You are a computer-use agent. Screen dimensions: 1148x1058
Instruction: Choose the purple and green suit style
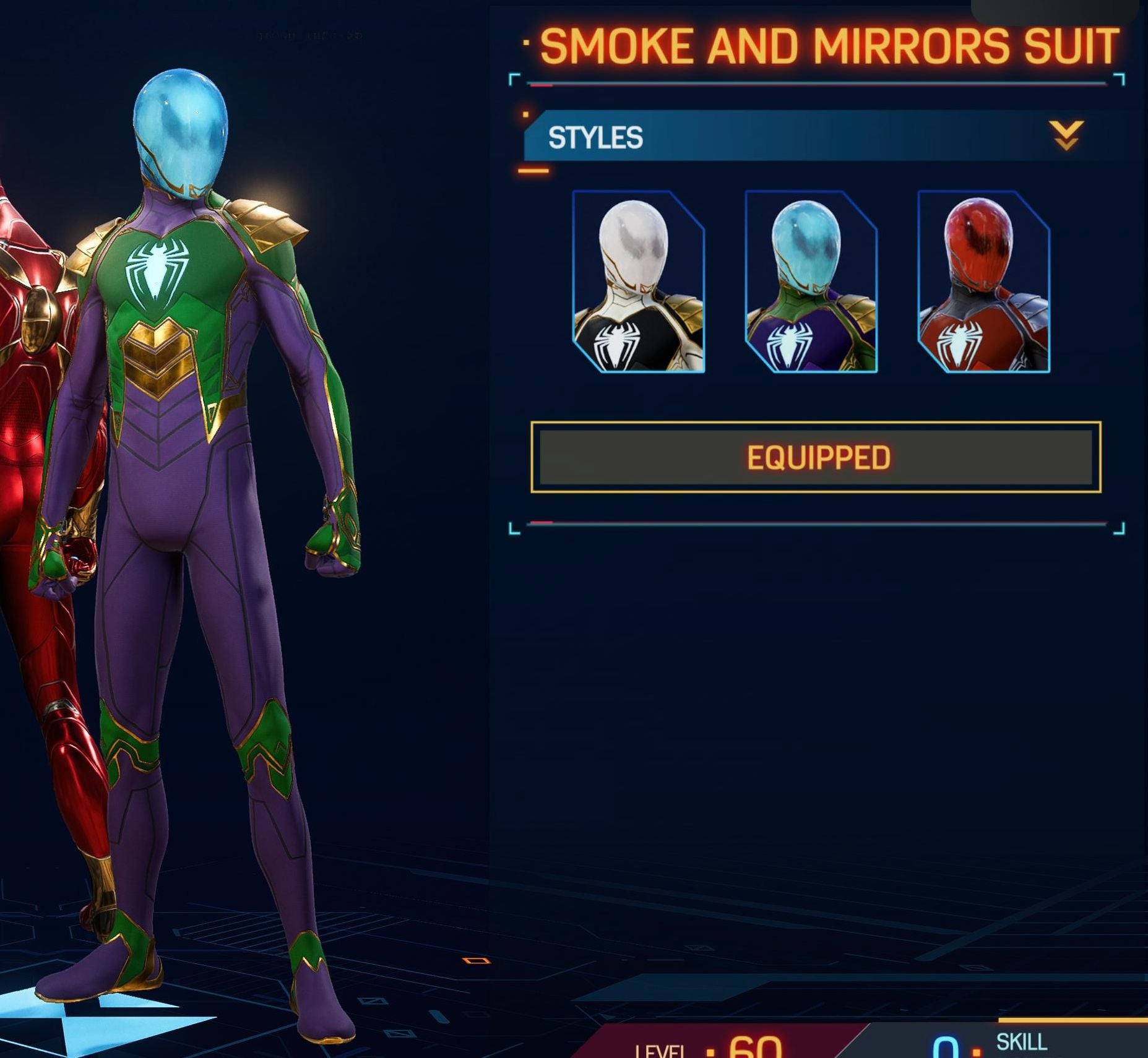(811, 282)
